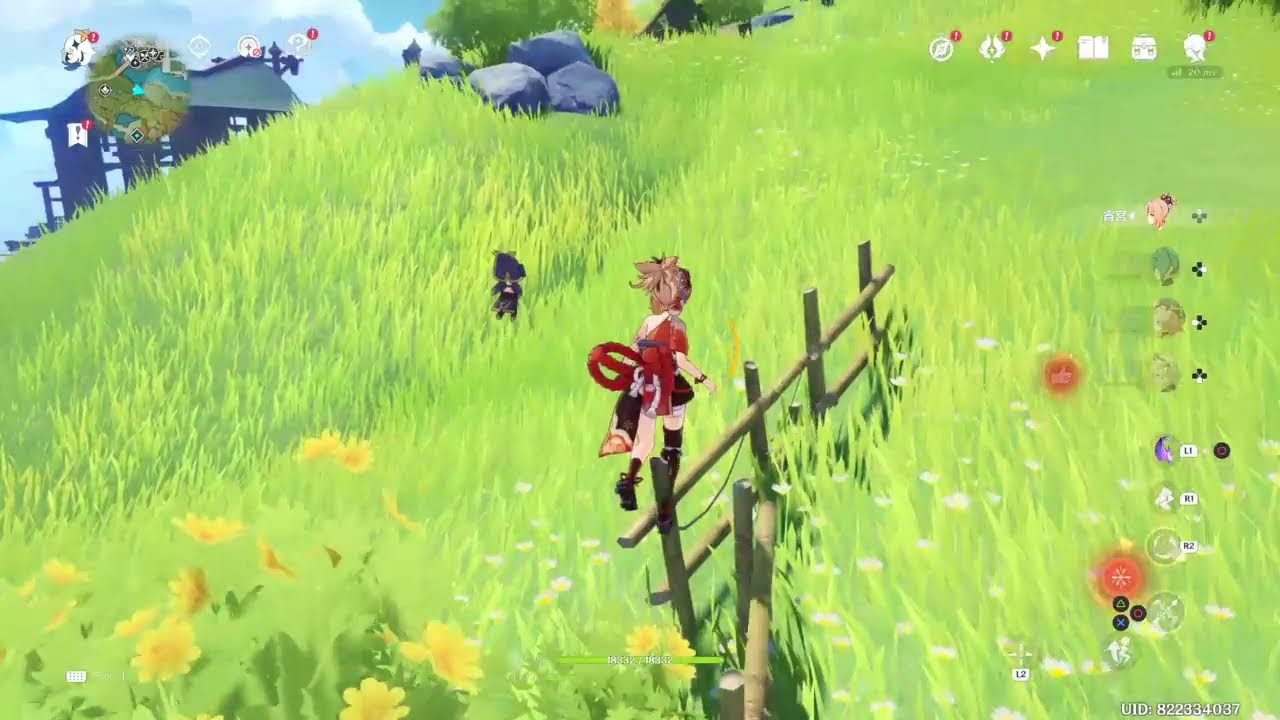This screenshot has width=1280, height=720.
Task: Select Yoimiya's party portrait
Action: pos(1161,212)
